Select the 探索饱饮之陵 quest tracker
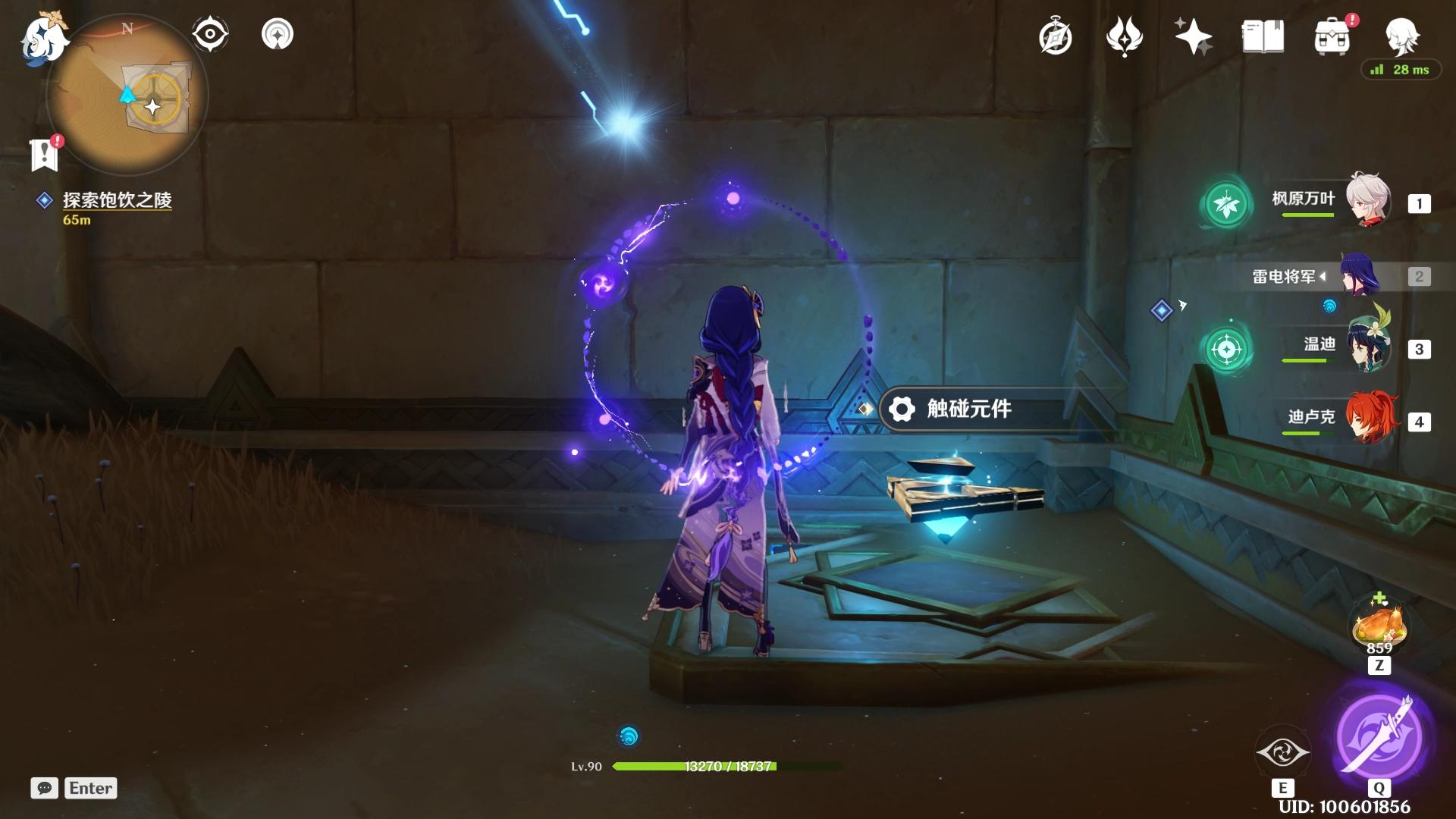 (117, 200)
